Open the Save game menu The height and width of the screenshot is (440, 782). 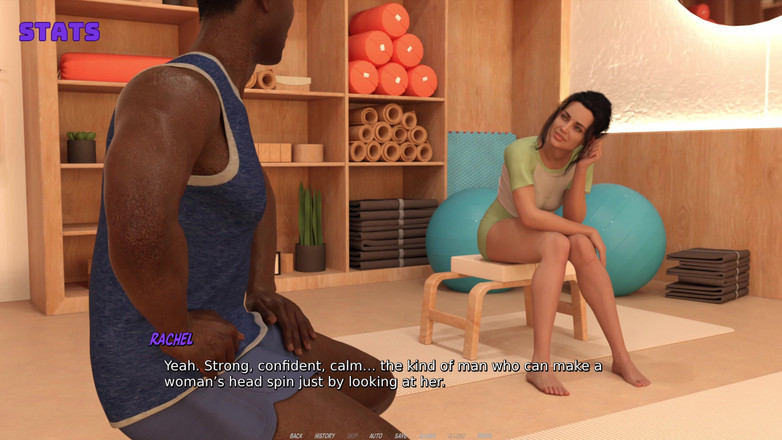401,436
